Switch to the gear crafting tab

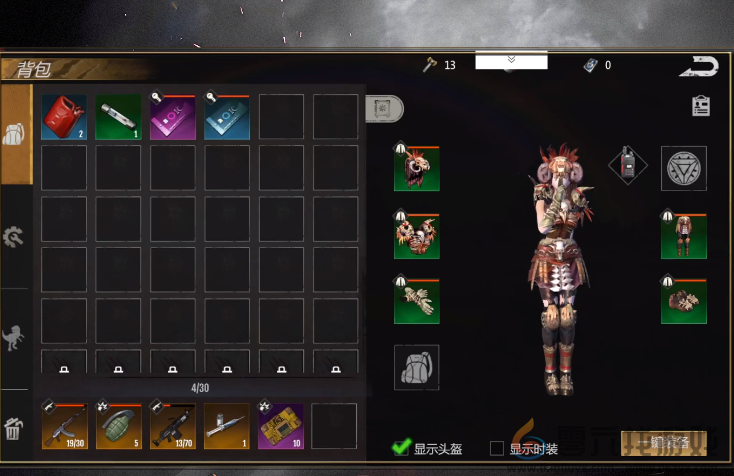15,237
